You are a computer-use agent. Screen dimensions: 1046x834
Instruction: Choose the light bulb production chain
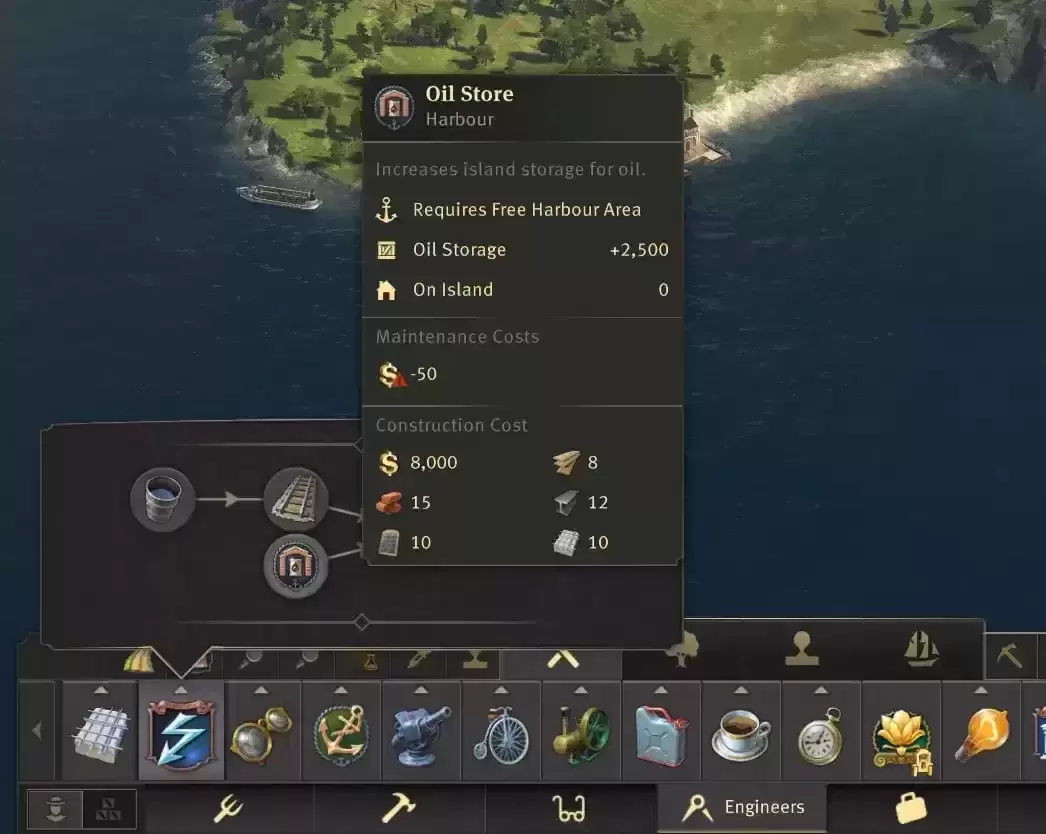point(980,732)
